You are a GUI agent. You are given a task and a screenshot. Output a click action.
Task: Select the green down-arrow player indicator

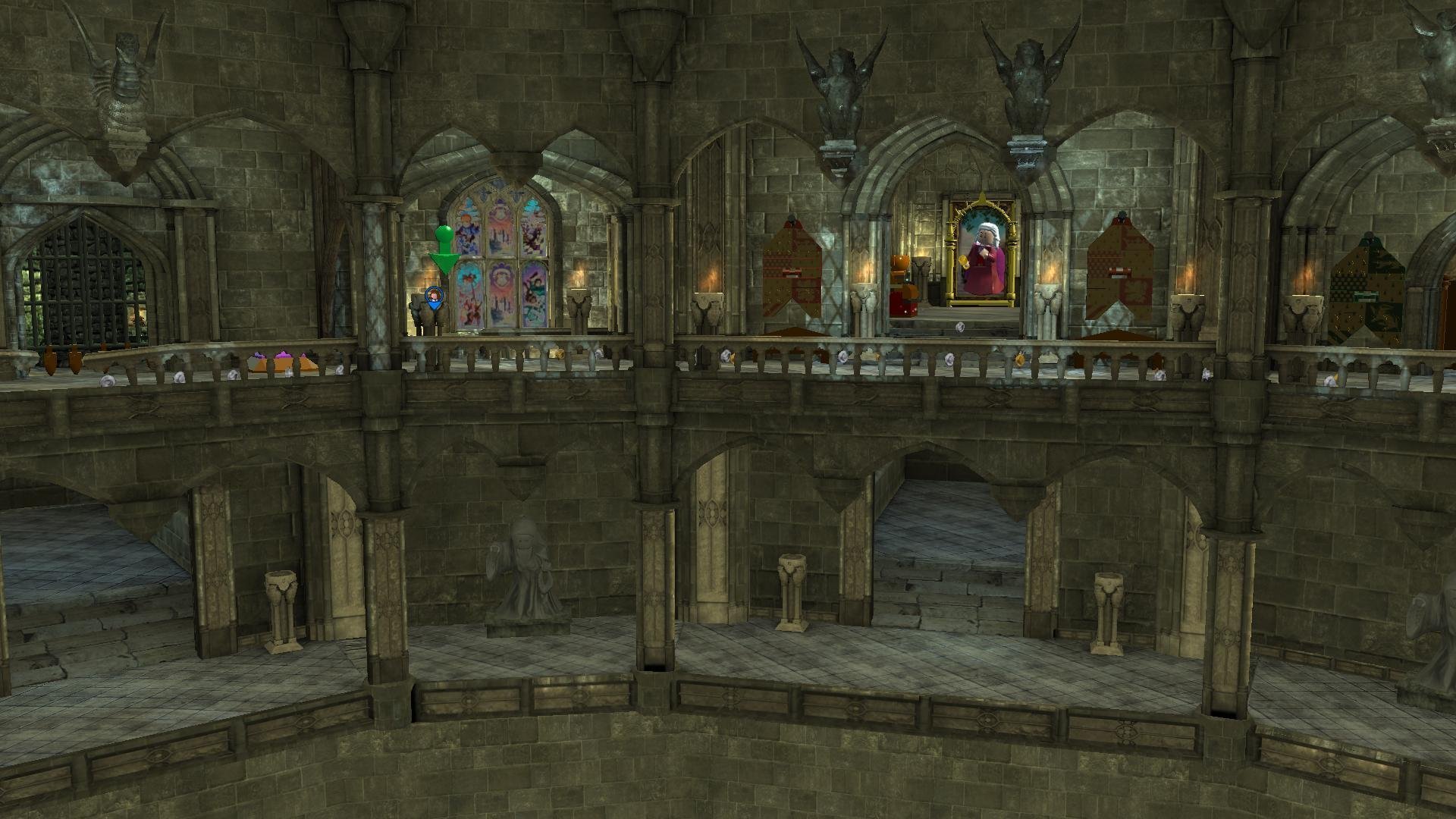(x=444, y=251)
